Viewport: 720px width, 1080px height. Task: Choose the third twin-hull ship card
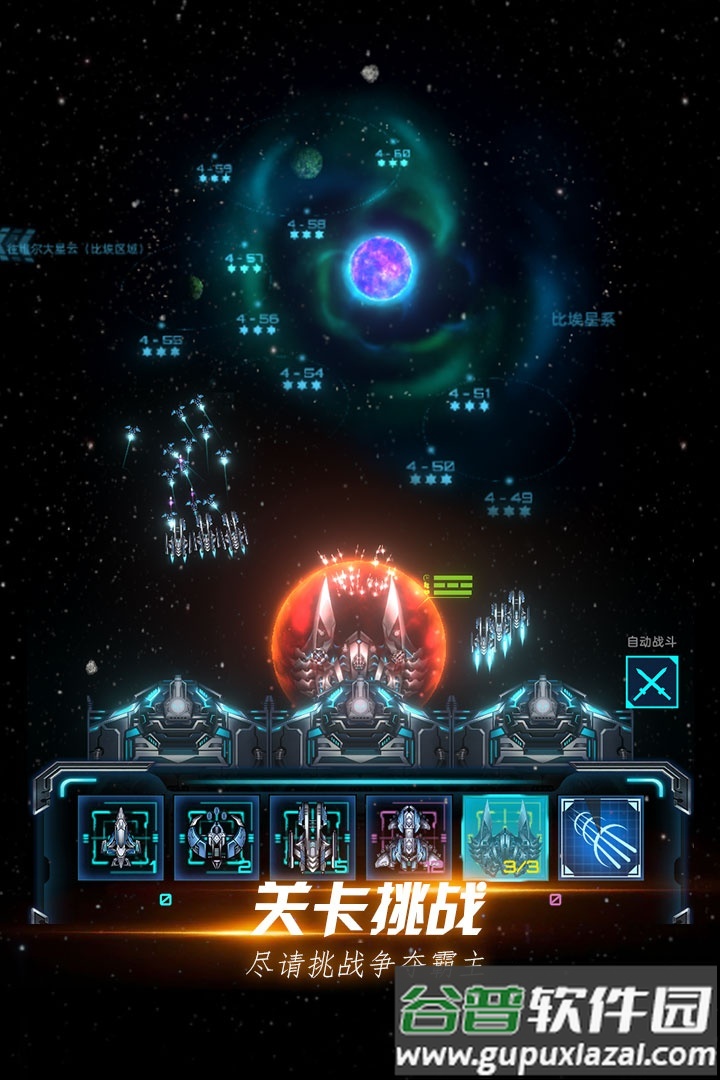pyautogui.click(x=312, y=838)
